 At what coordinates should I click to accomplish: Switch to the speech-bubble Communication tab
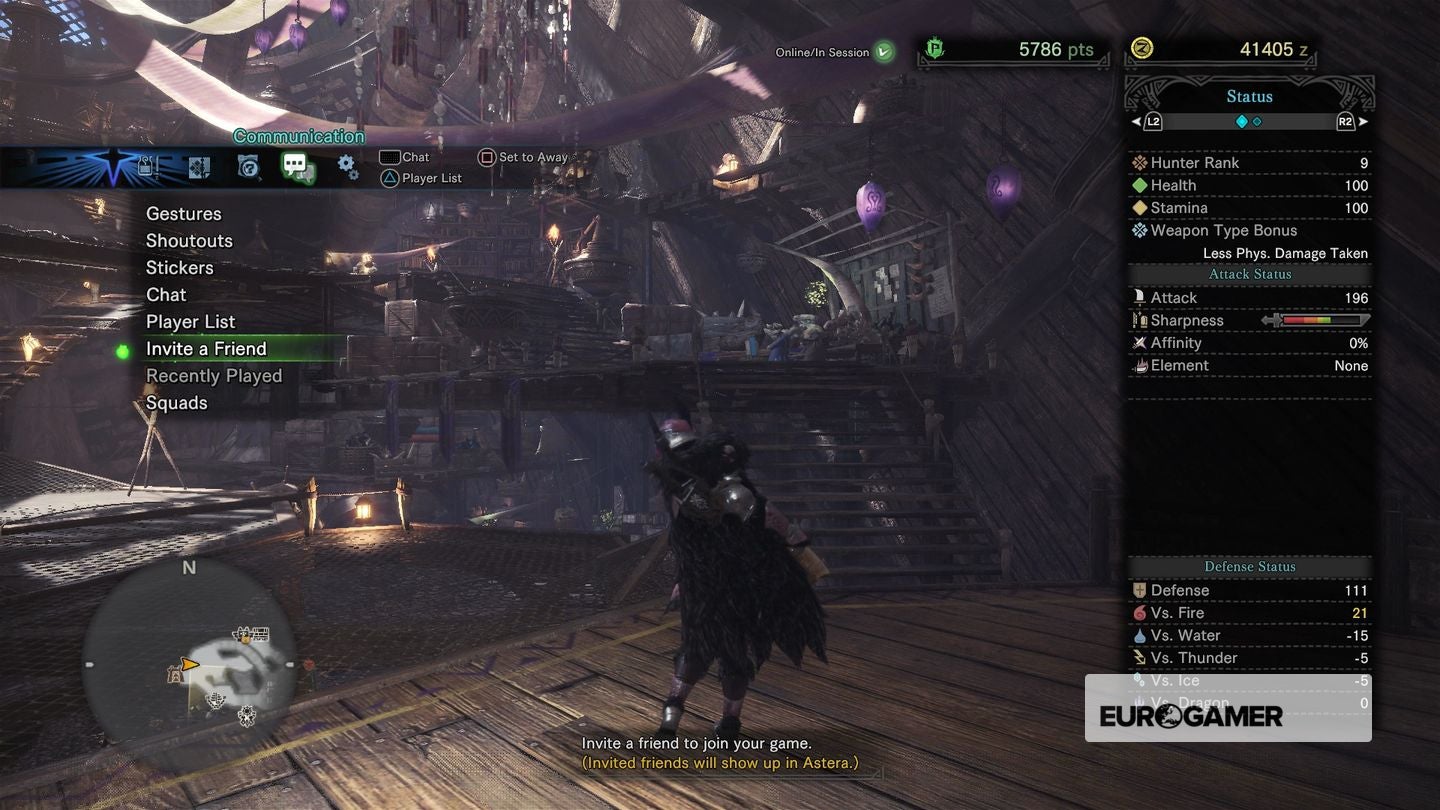pos(298,167)
